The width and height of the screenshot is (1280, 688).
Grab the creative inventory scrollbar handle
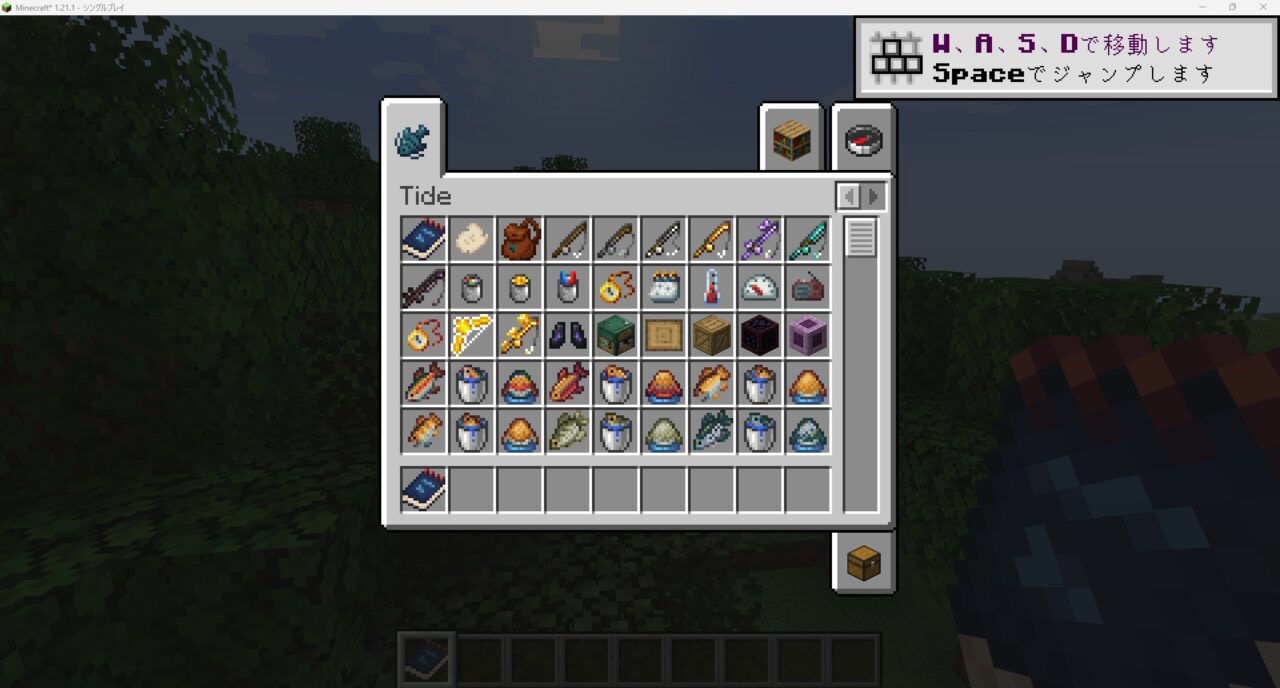[860, 238]
